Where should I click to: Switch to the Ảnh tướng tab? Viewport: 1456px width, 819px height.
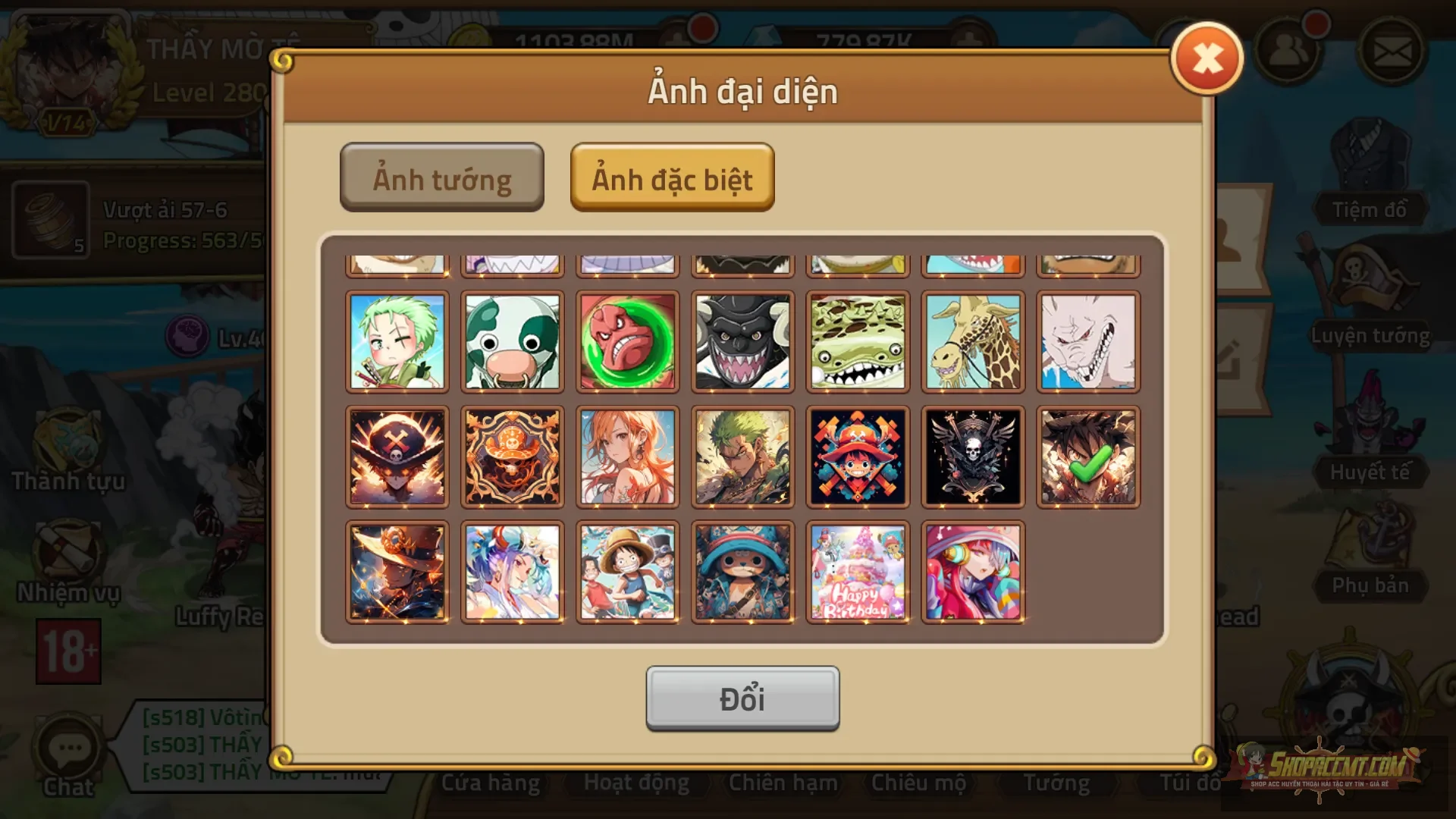(442, 177)
